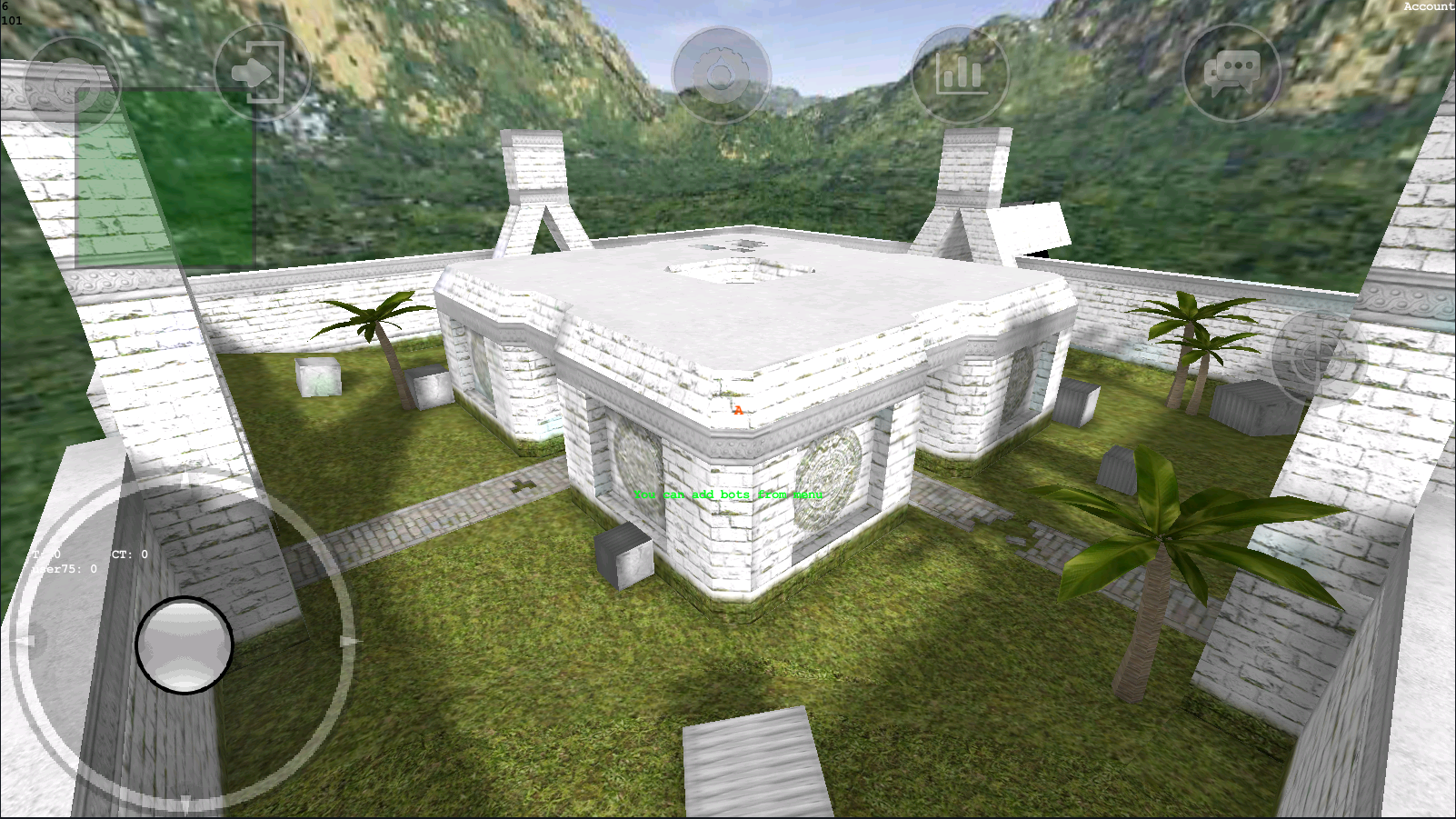The height and width of the screenshot is (819, 1456).
Task: Tap the virtual joystick knob
Action: point(184,644)
